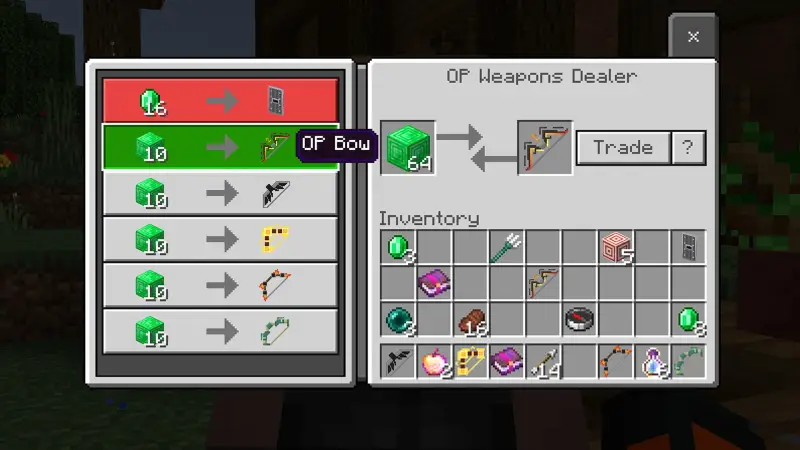Select the compass in the inventory

click(580, 320)
